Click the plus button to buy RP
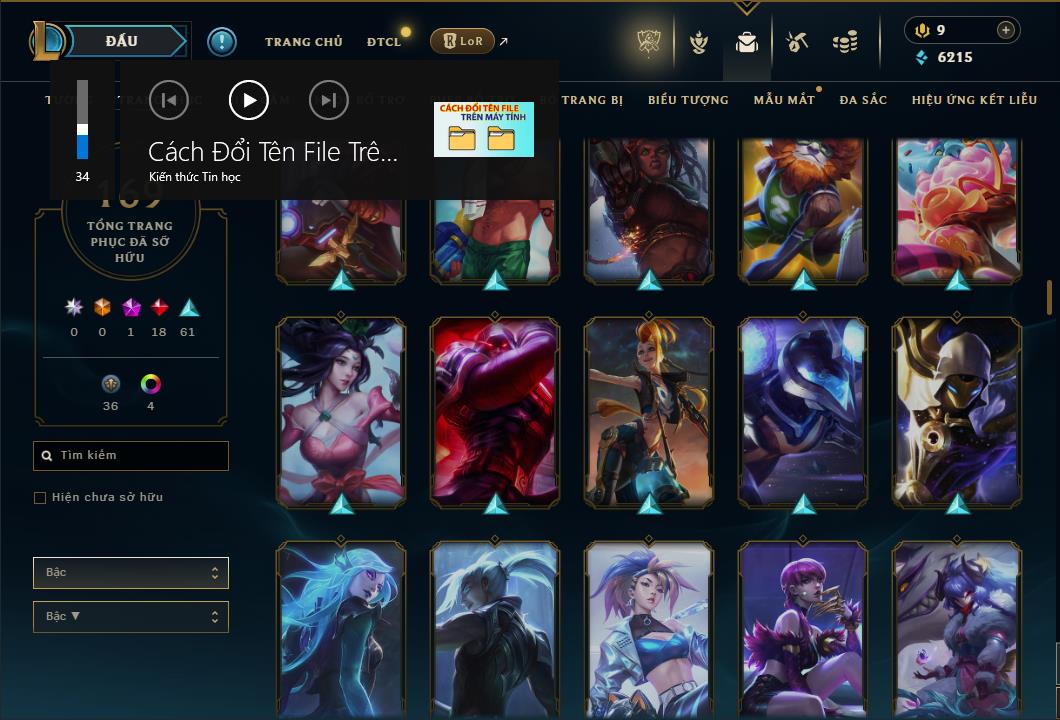The height and width of the screenshot is (720, 1060). coord(1005,30)
